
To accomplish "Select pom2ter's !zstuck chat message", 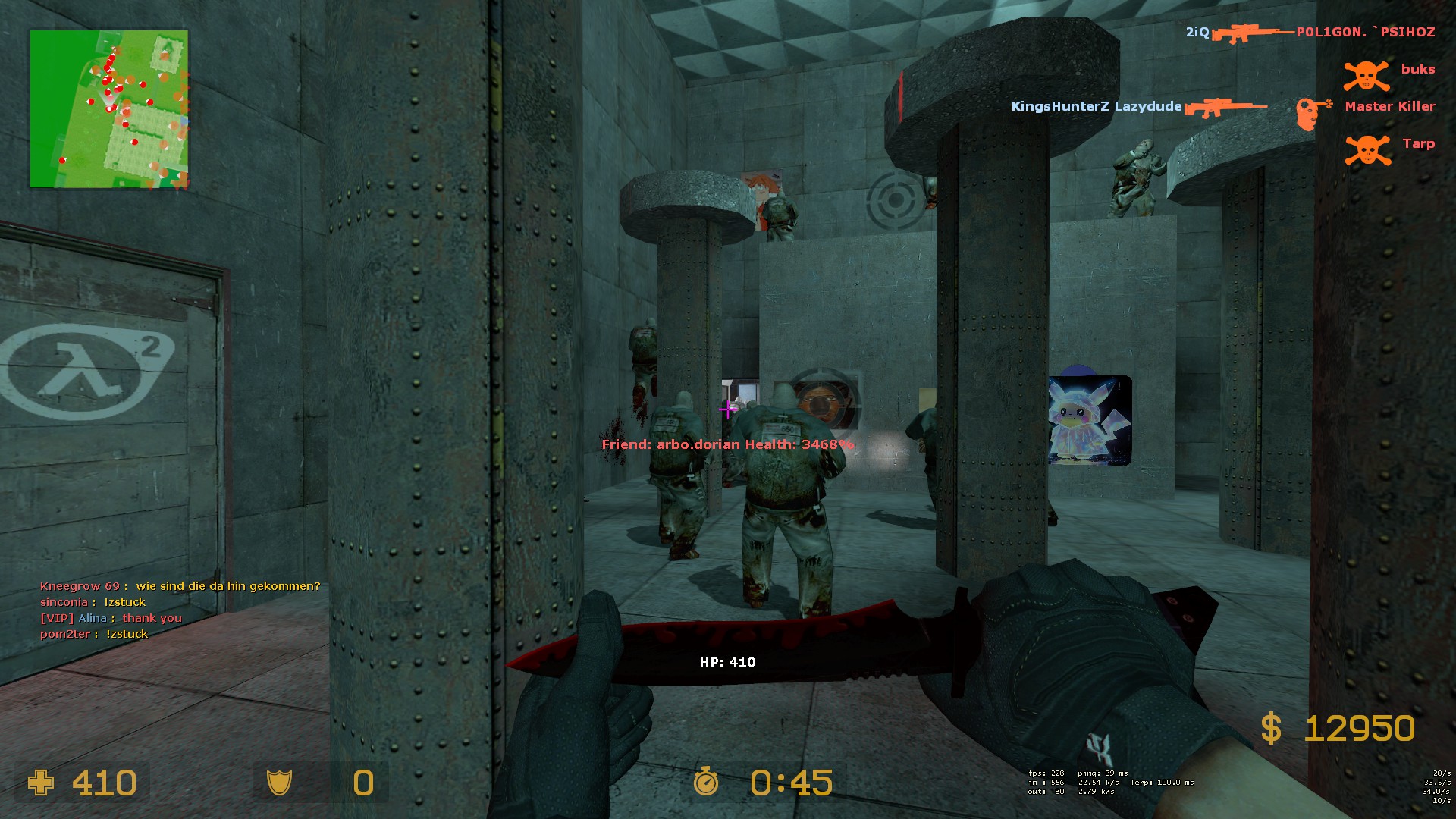I will tap(94, 634).
